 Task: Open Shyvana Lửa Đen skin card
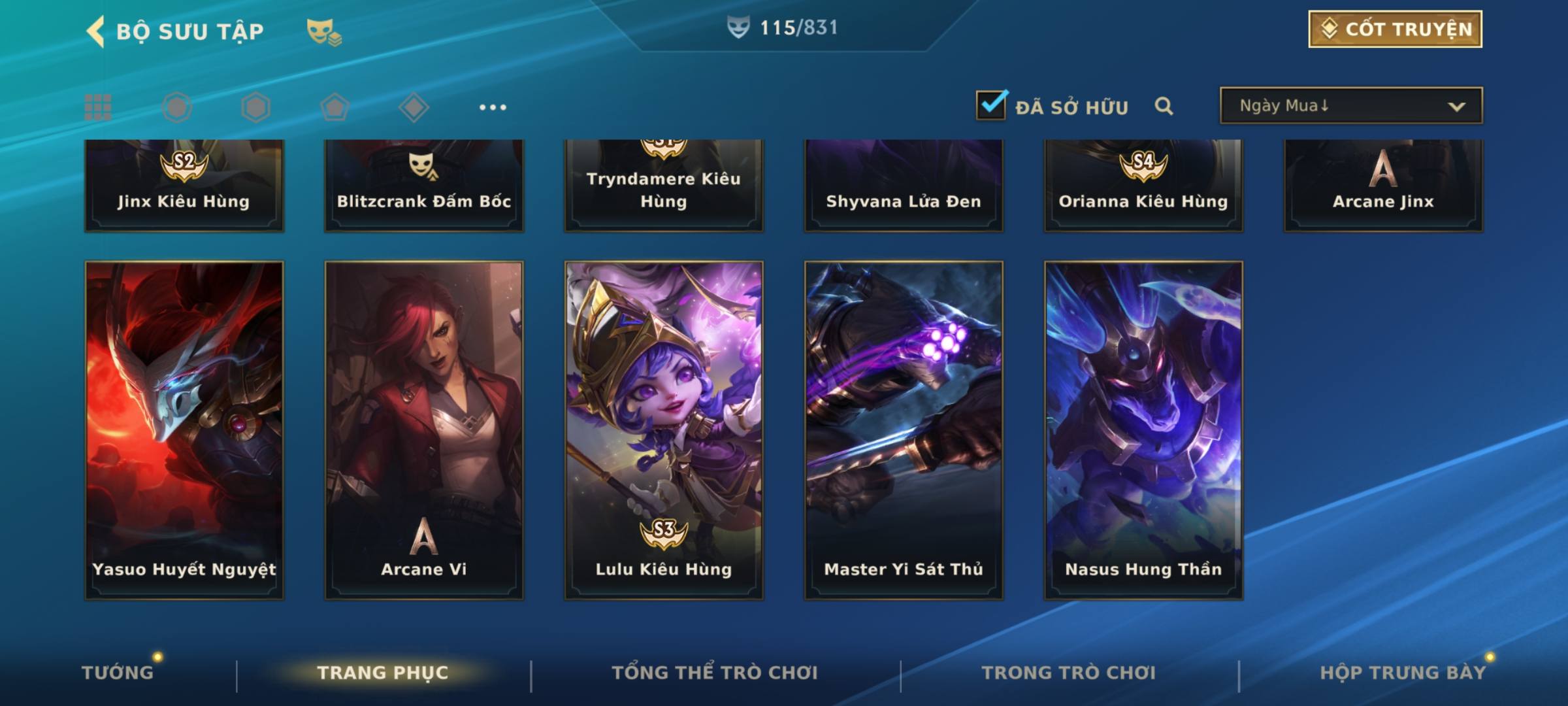click(x=904, y=186)
